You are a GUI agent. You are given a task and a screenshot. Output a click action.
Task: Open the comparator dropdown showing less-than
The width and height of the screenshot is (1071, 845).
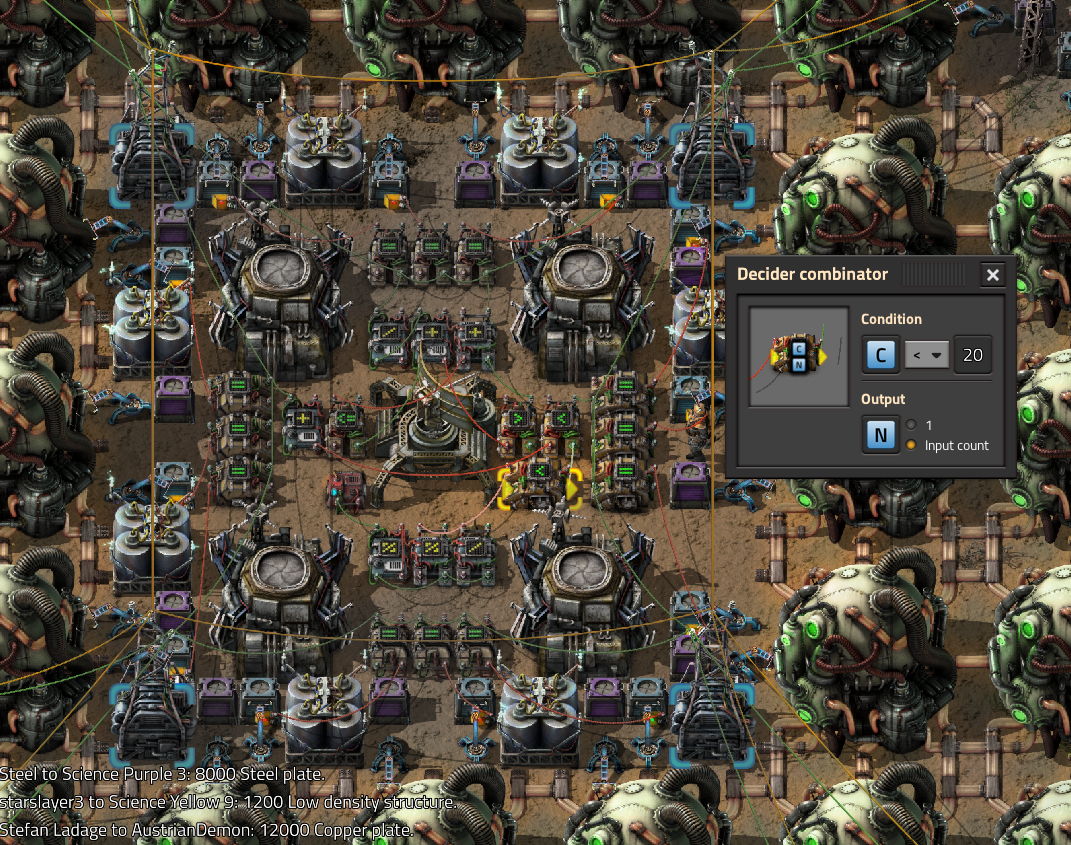pyautogui.click(x=926, y=355)
